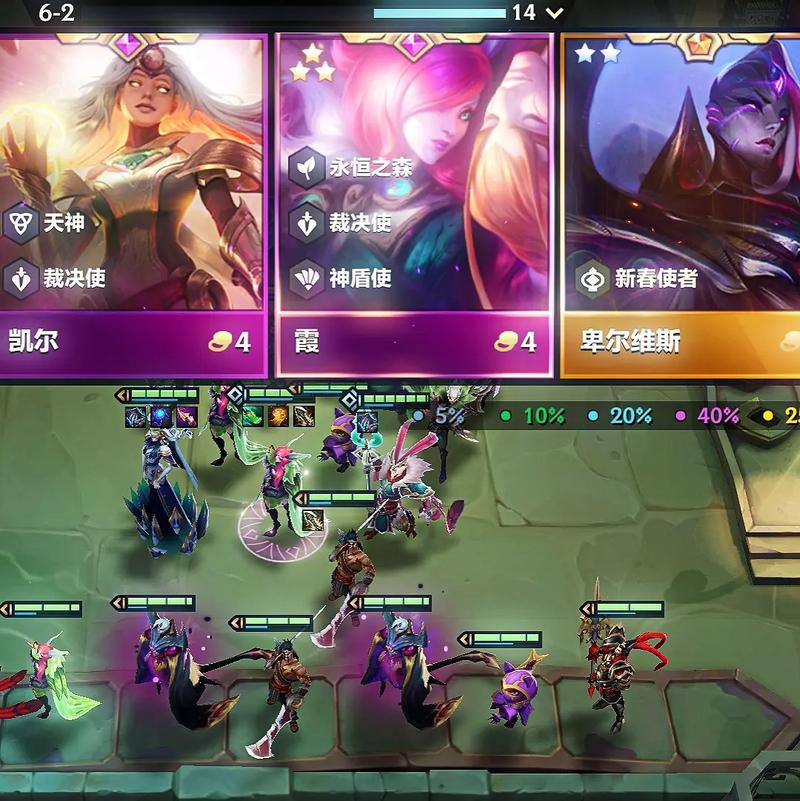This screenshot has width=800, height=801.
Task: Buy the 凯尔 champion card
Action: (132, 200)
